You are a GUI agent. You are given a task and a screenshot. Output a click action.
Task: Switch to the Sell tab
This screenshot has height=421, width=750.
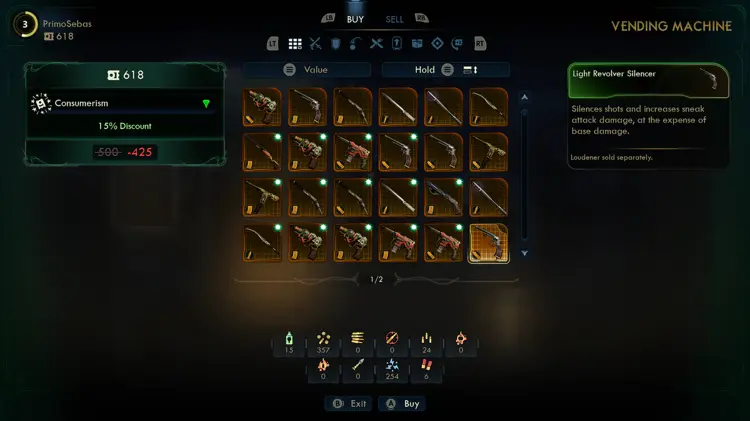[x=395, y=19]
